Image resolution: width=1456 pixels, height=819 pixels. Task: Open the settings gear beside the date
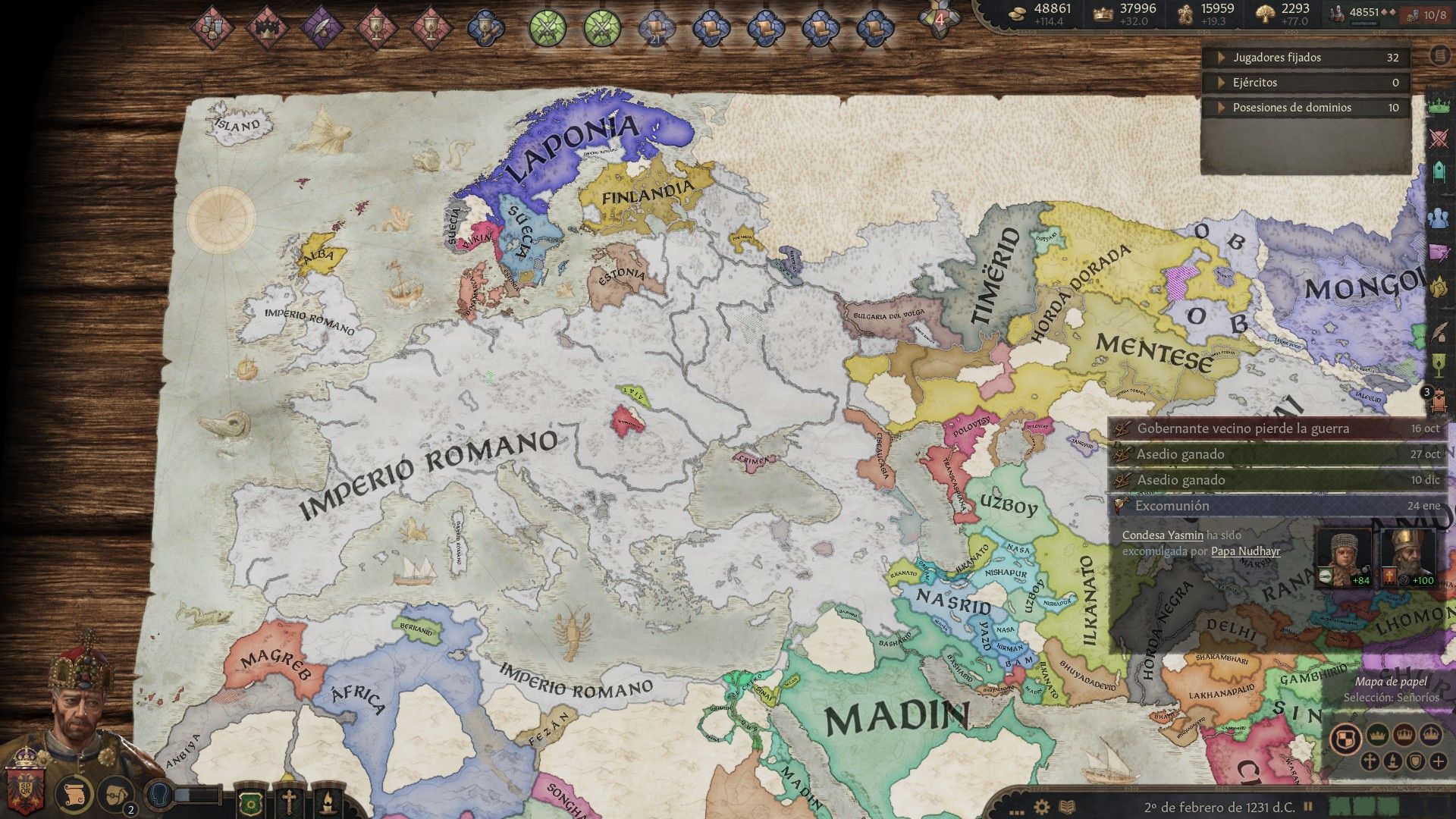pos(1041,805)
